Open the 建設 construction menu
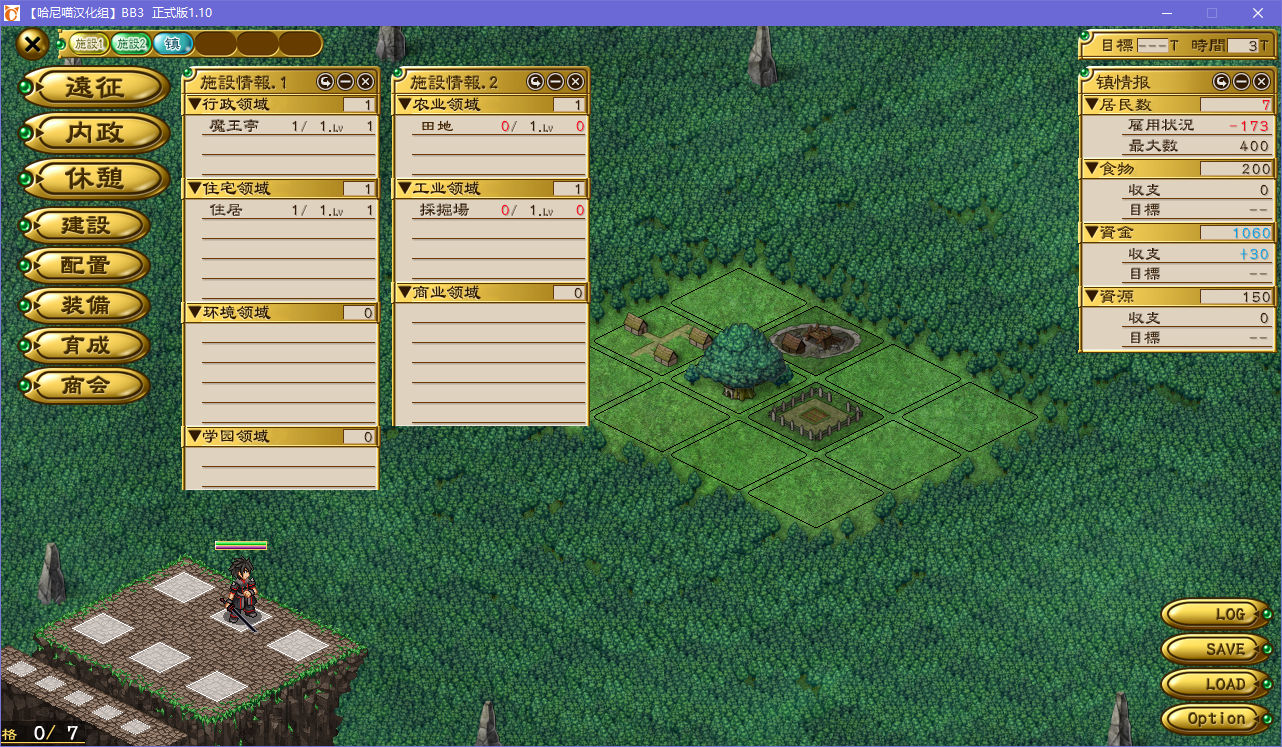Image resolution: width=1282 pixels, height=747 pixels. coord(86,225)
